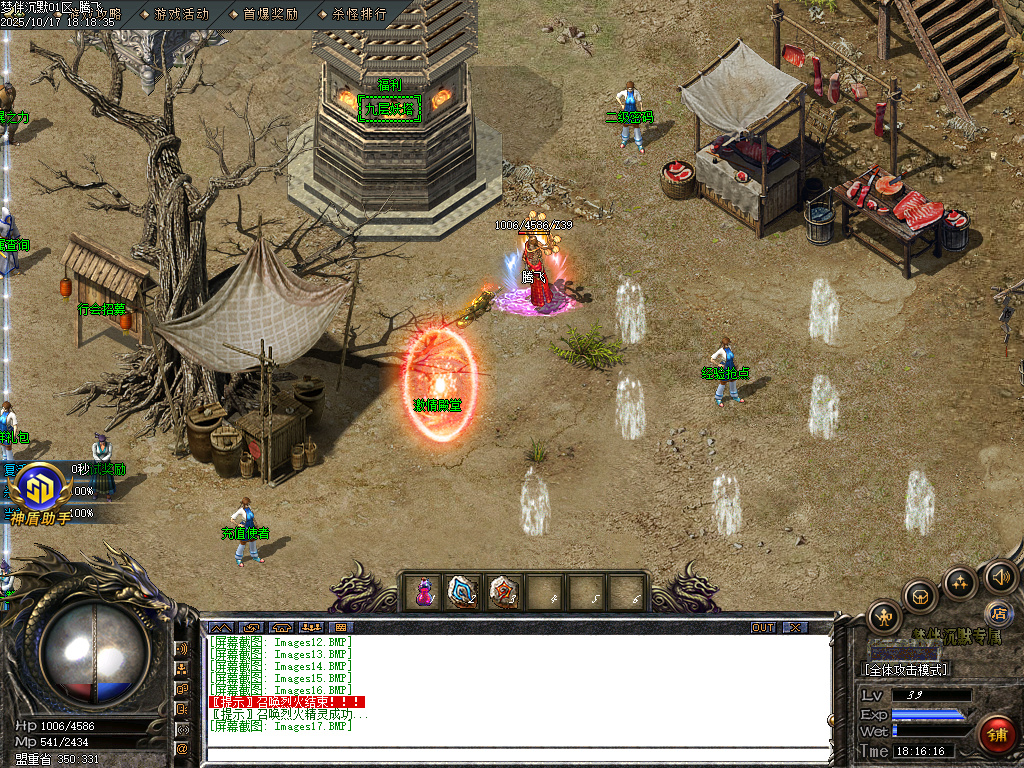1024x768 pixels.
Task: Click the red 铺 stall button
Action: click(x=996, y=733)
